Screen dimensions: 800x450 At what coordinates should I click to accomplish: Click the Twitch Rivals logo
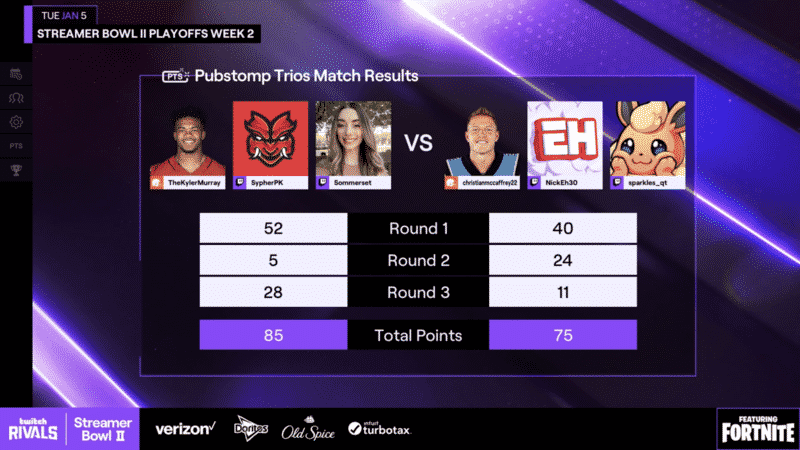click(33, 428)
